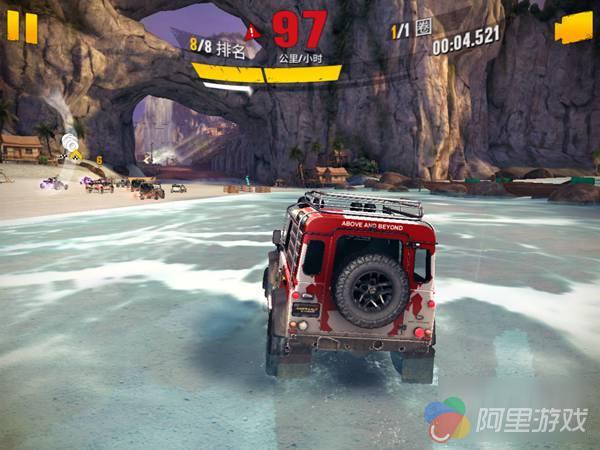
Task: Switch view using the yellow camera icon
Action: coord(574,27)
